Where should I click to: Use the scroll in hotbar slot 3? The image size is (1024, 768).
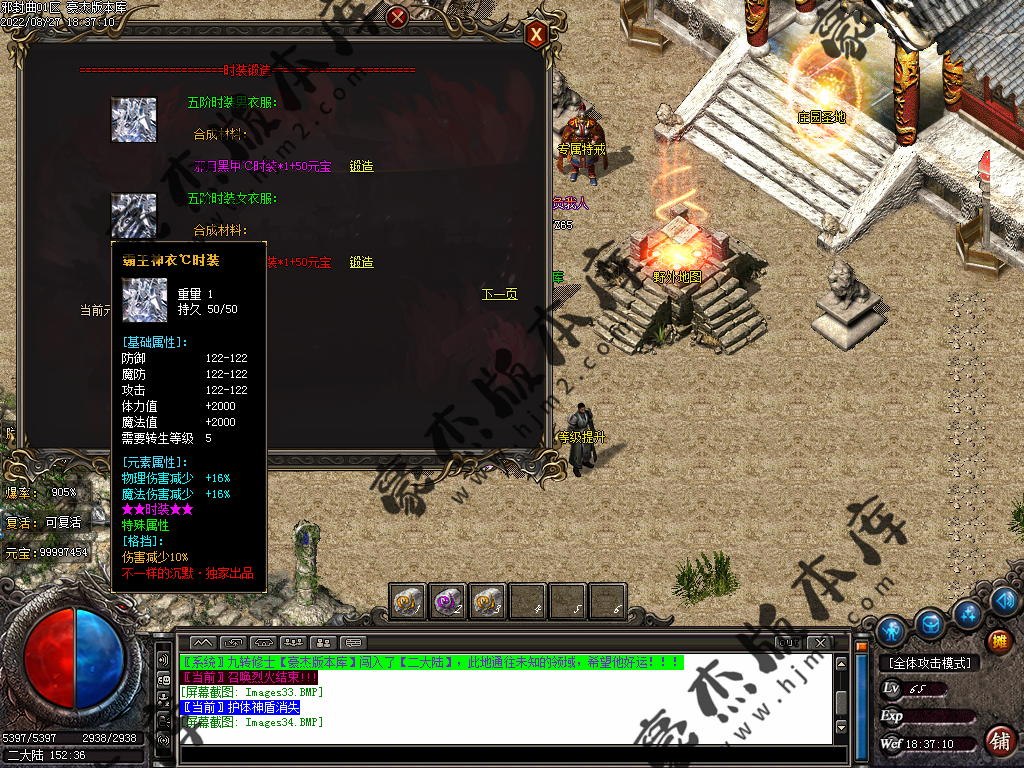coord(488,601)
